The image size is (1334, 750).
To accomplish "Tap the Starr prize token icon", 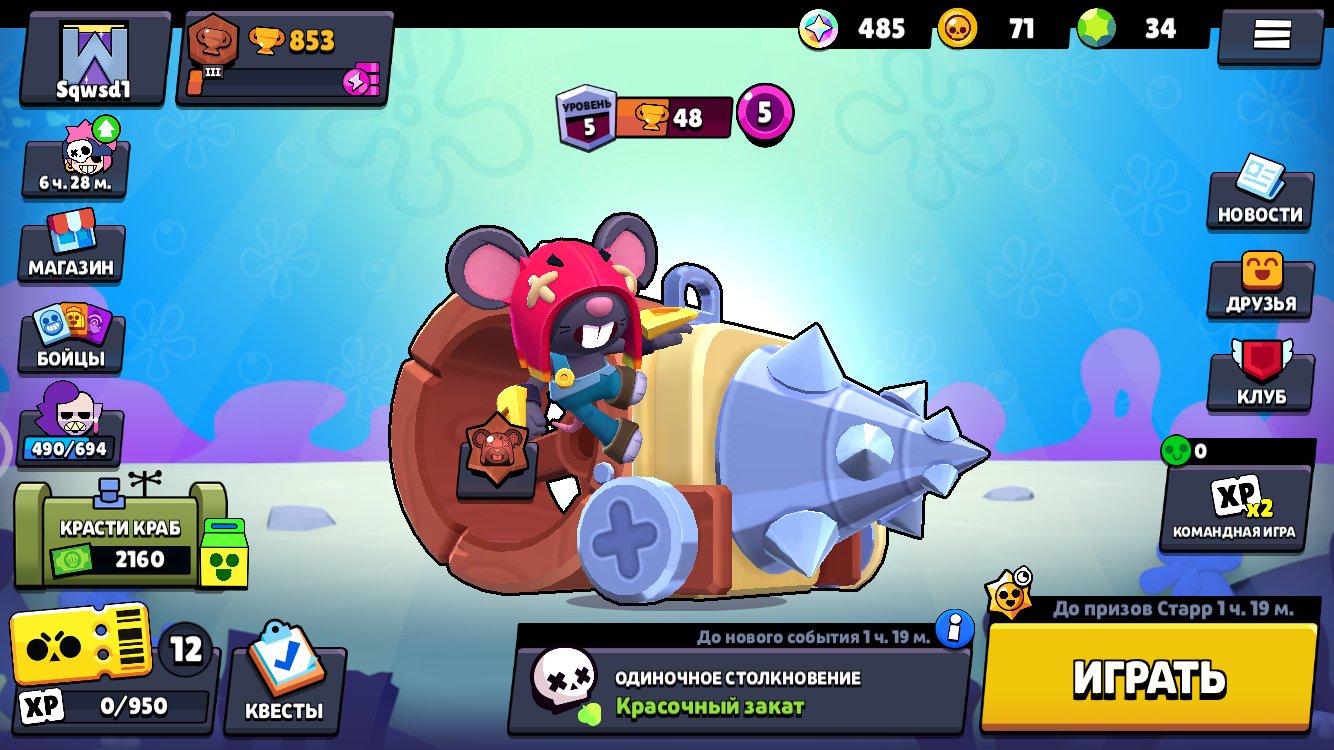I will (1008, 595).
